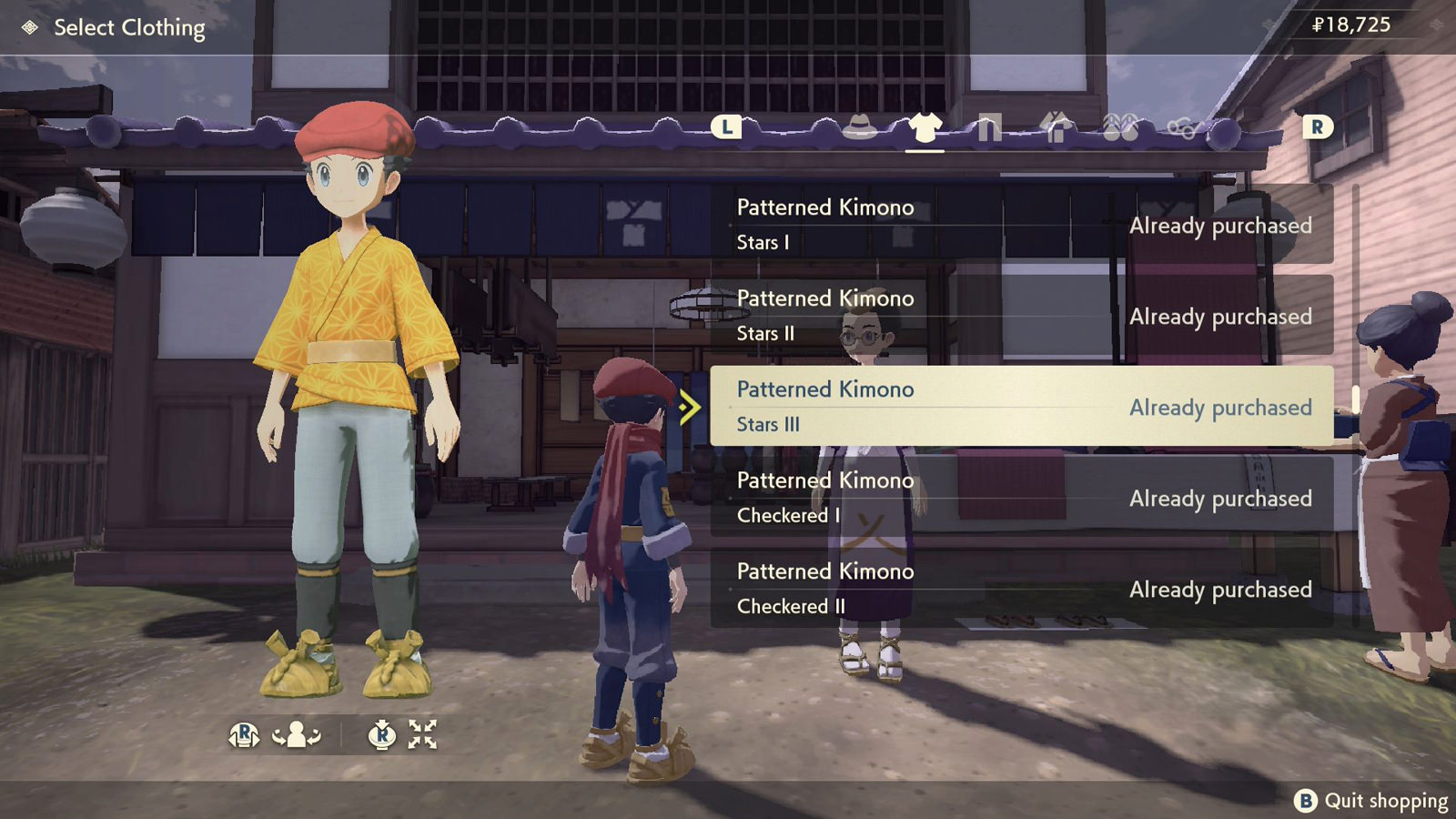Open the shirt clothing category icon
The image size is (1456, 819).
coord(925,128)
